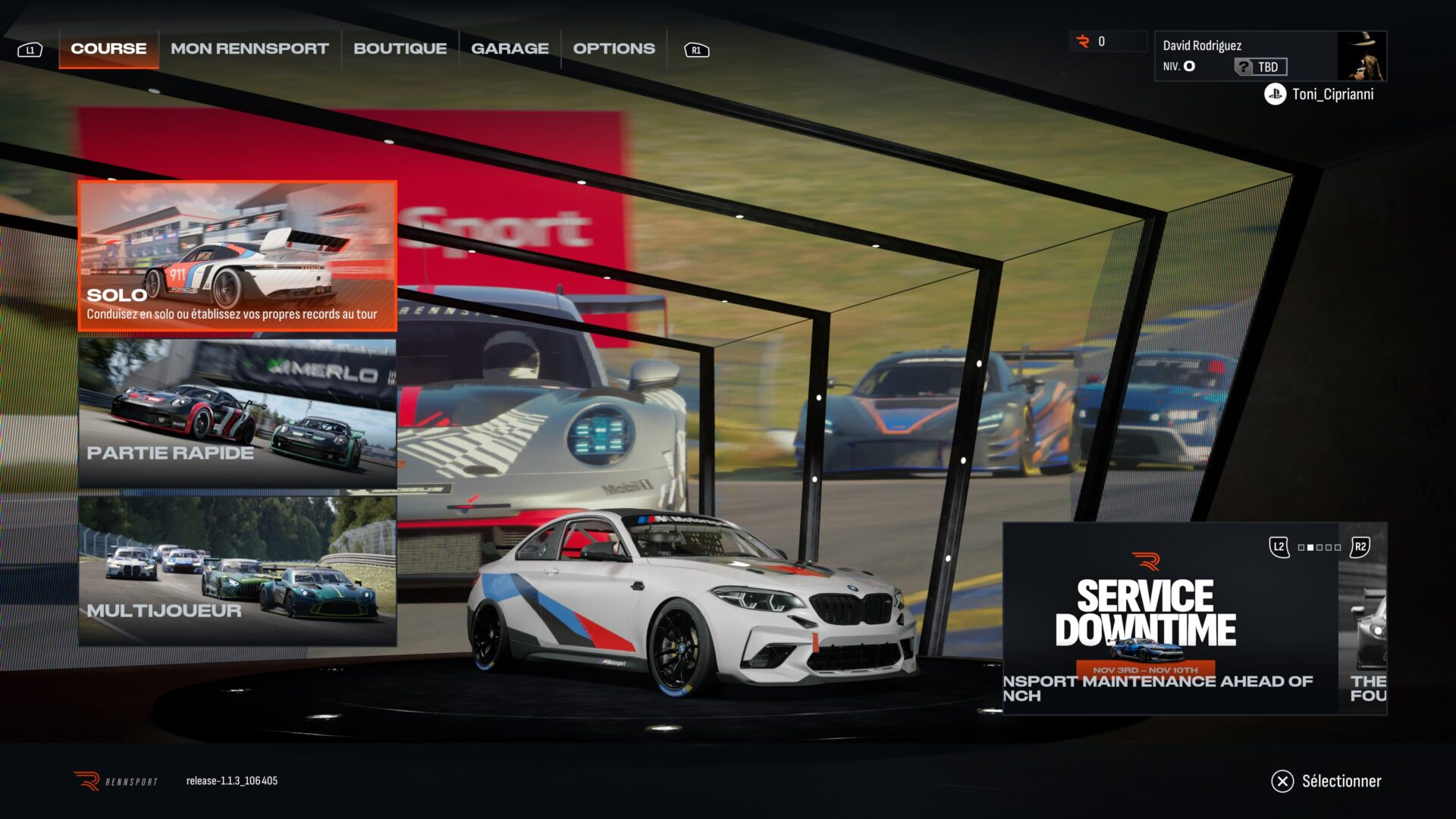Show the Options tab
The height and width of the screenshot is (819, 1456).
tap(613, 49)
